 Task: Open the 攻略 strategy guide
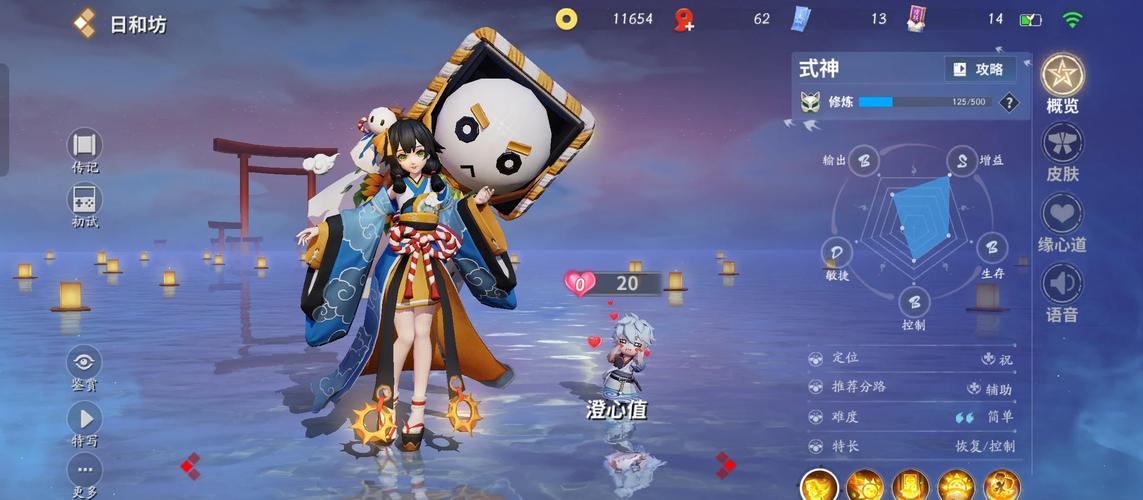pos(979,69)
